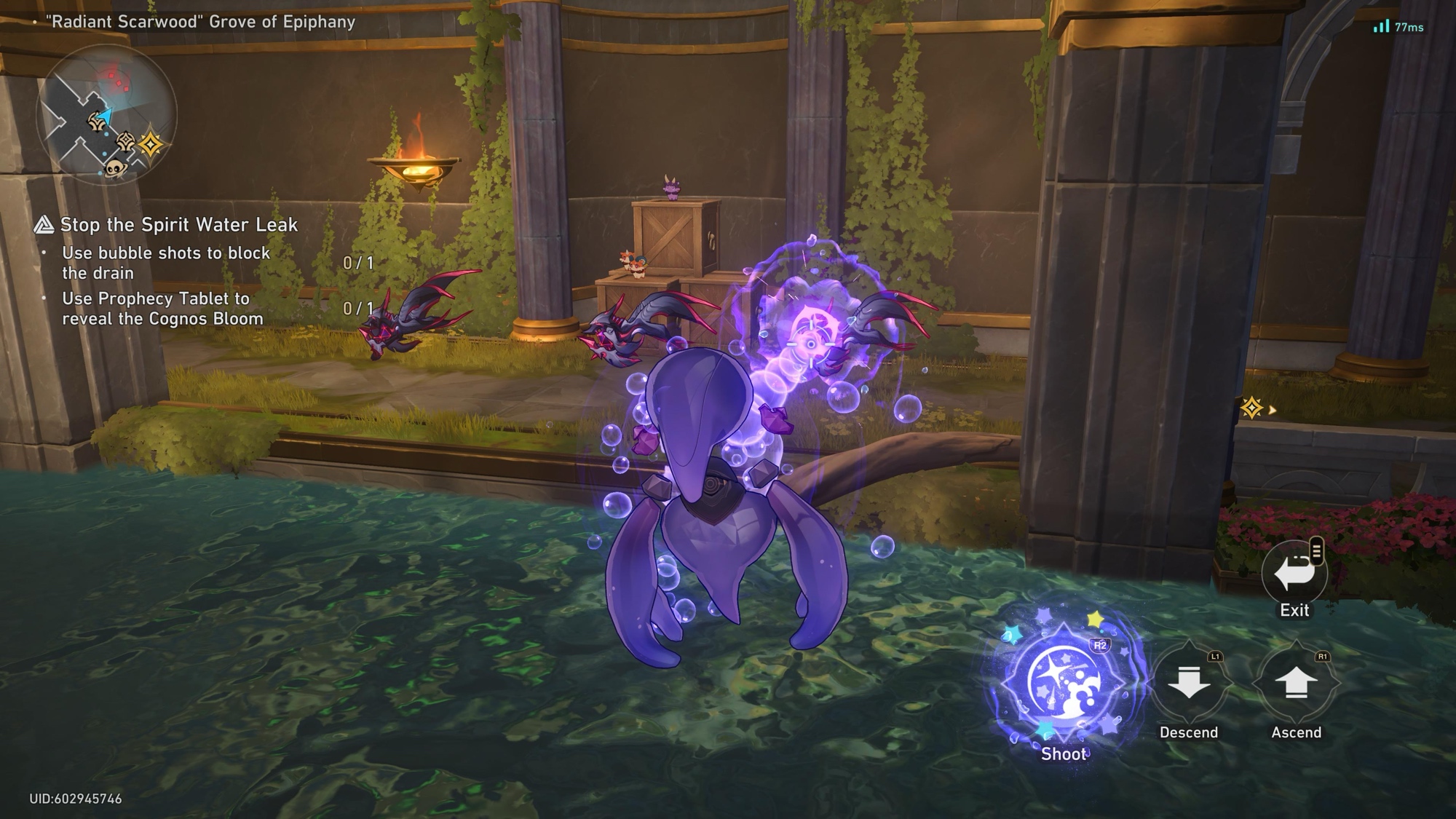
Task: Select the golden quest waypoint marker
Action: tap(1251, 408)
